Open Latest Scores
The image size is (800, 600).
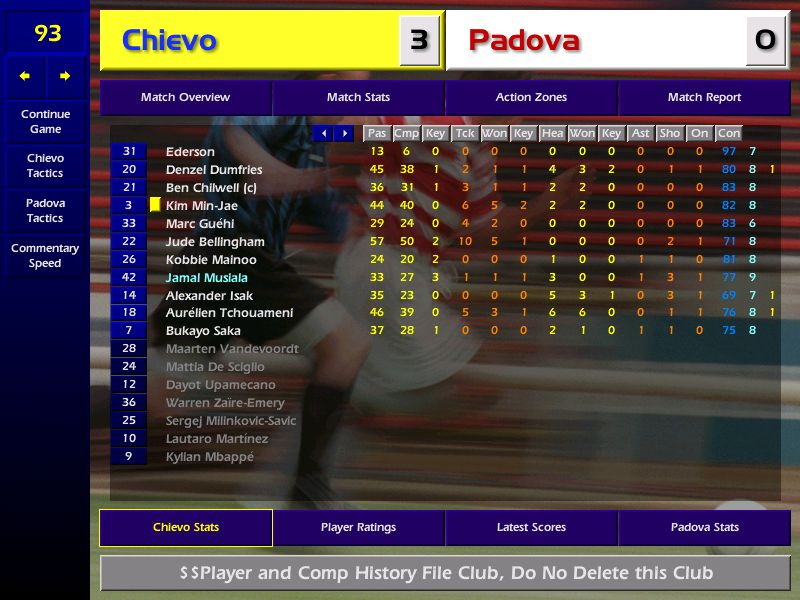coord(531,528)
